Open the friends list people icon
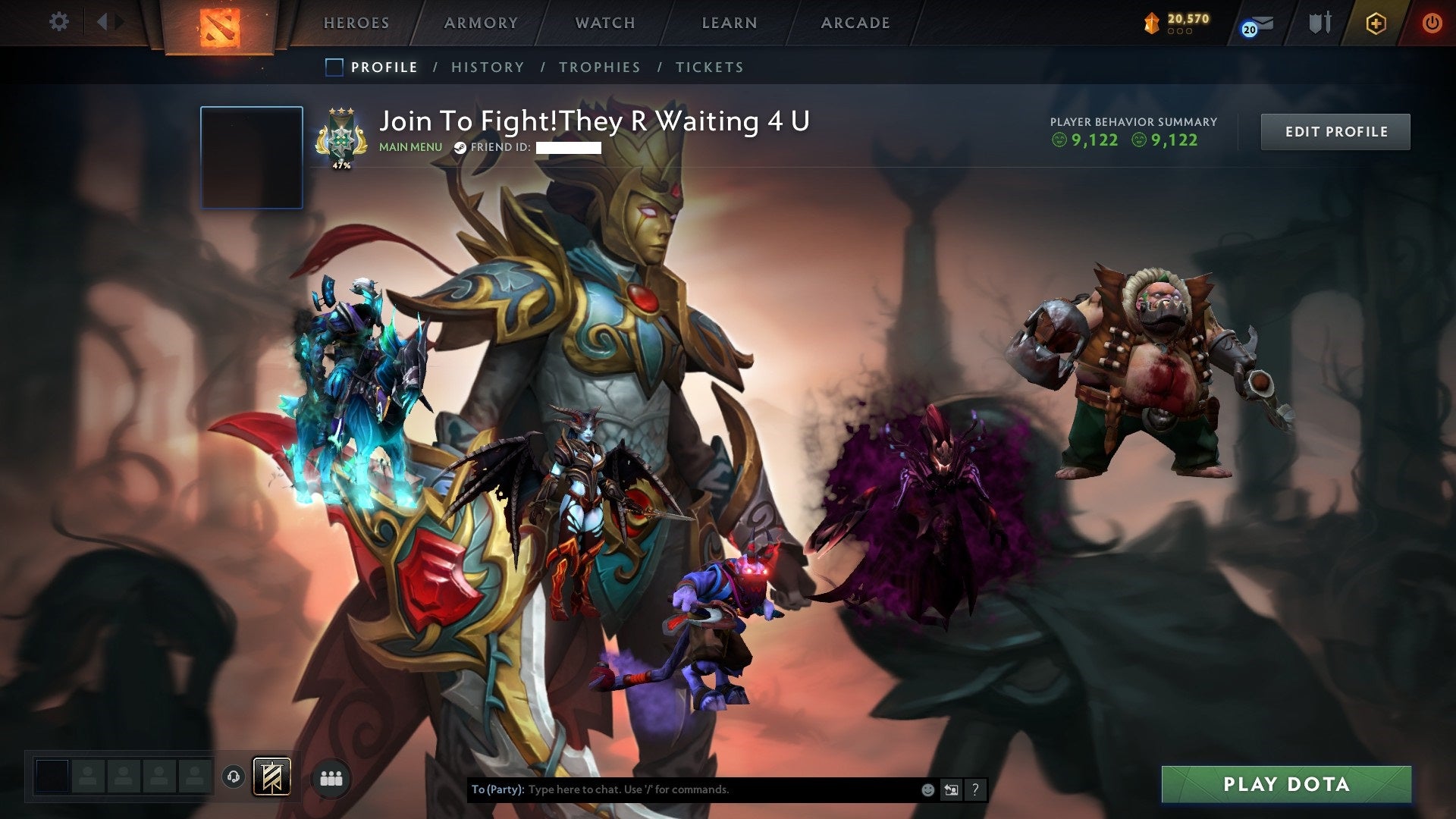 (331, 778)
